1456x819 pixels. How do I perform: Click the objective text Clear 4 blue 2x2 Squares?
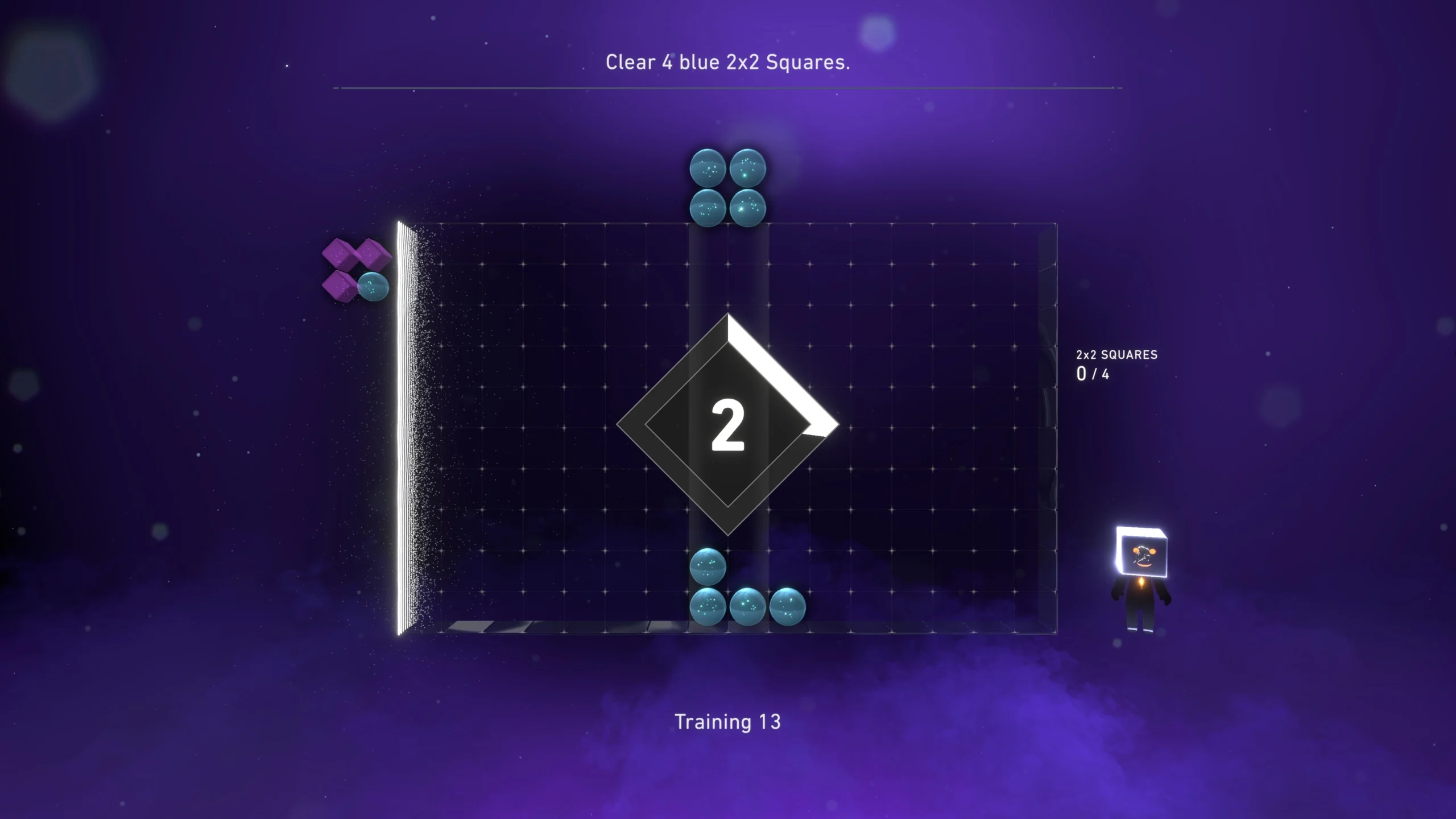(x=727, y=63)
